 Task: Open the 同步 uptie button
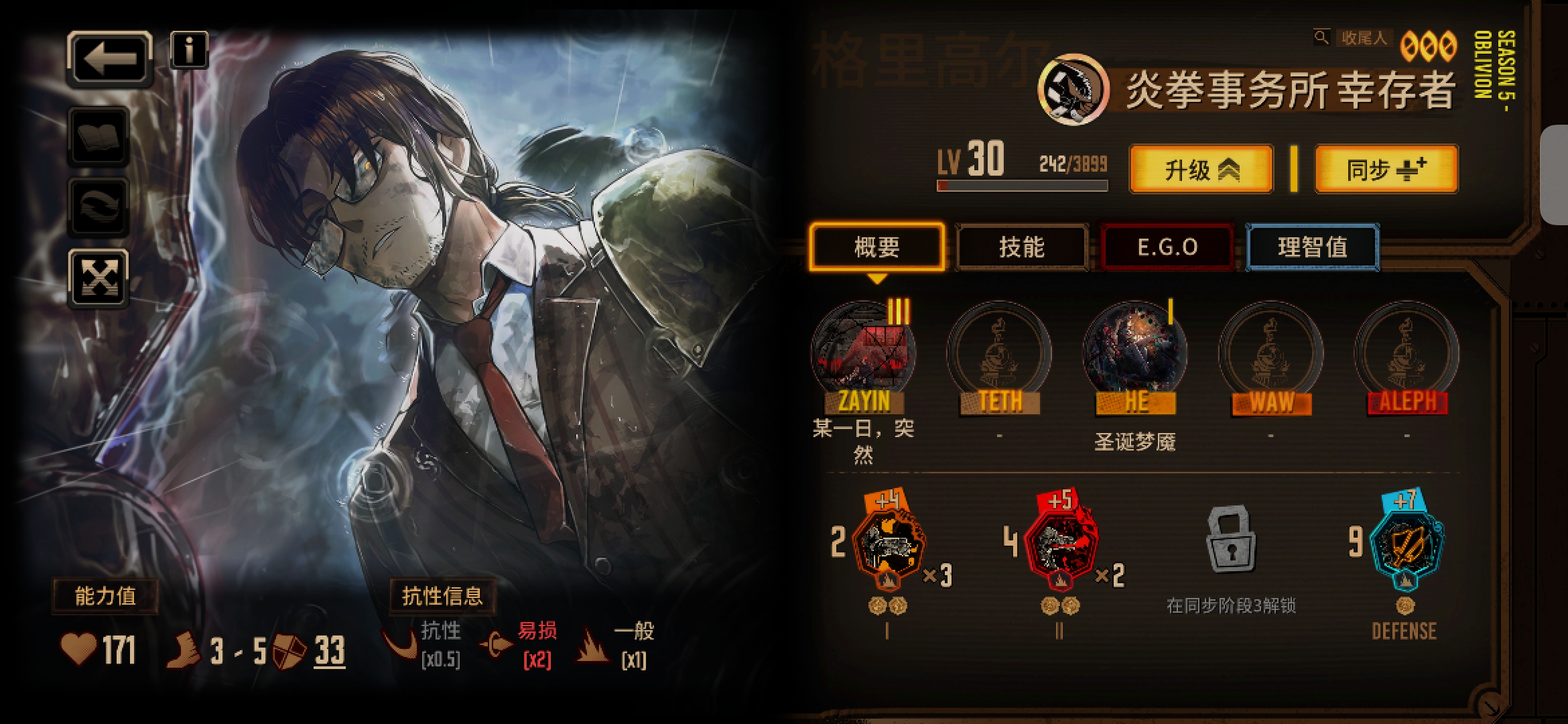[x=1386, y=170]
